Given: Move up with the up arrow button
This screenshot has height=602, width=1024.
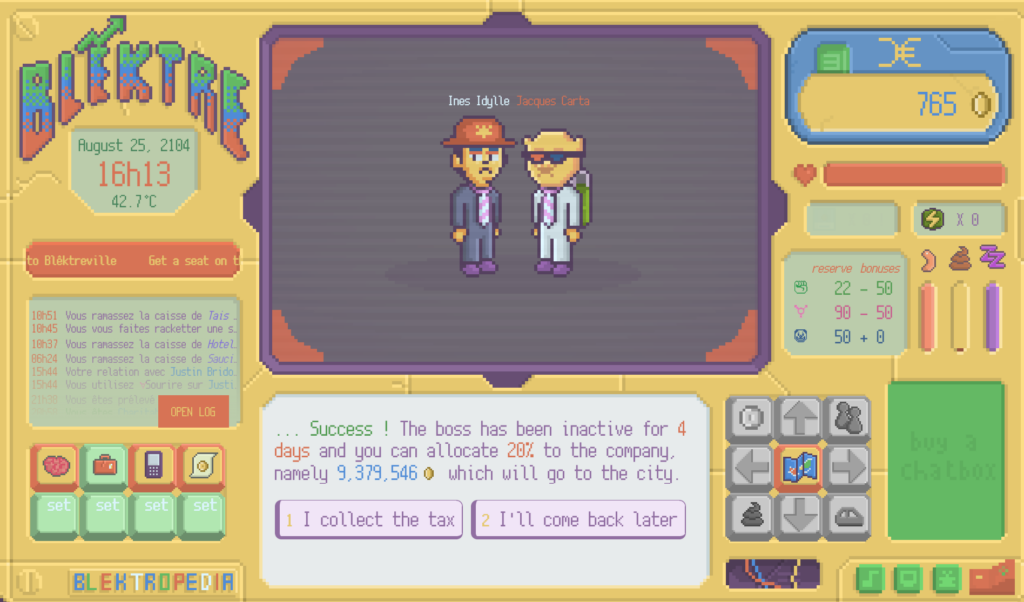Looking at the screenshot, I should click(799, 418).
